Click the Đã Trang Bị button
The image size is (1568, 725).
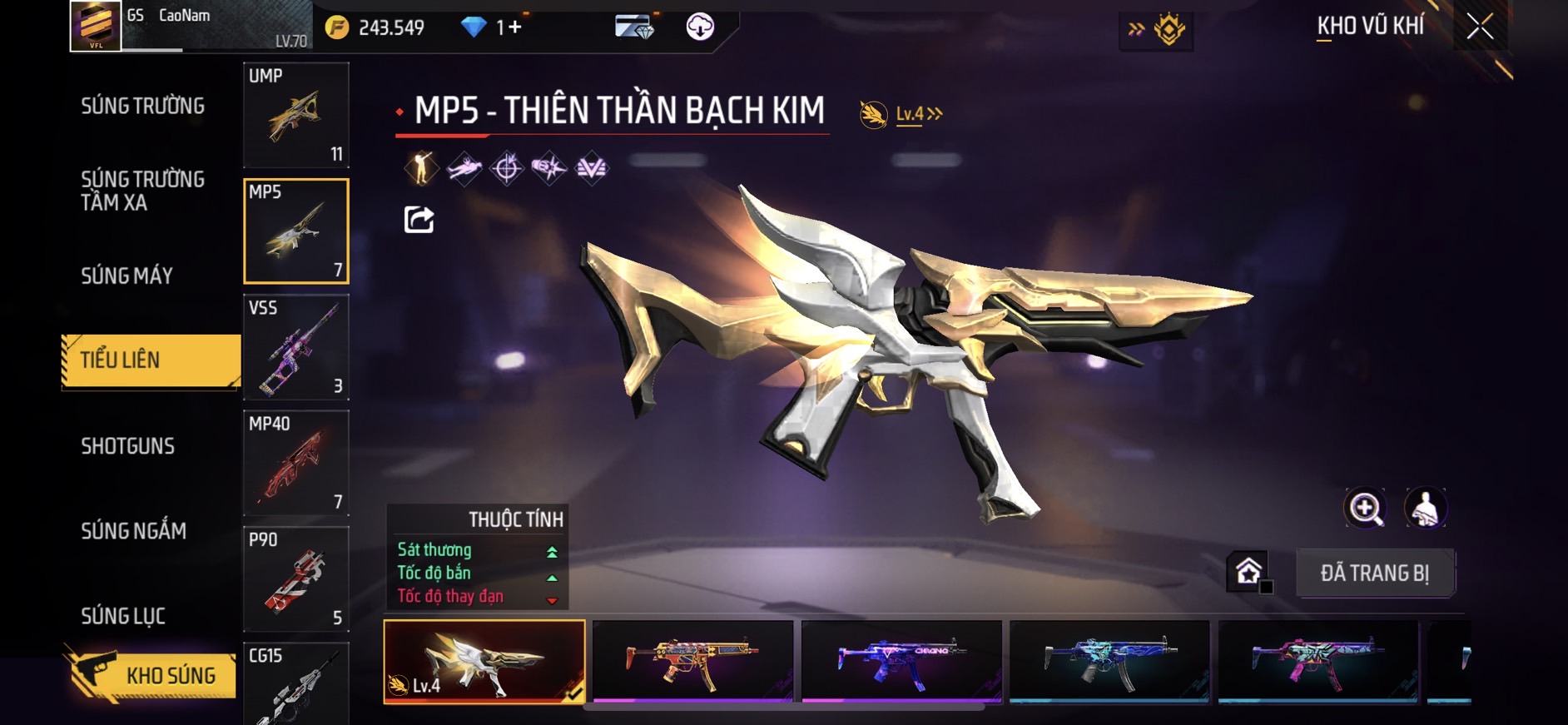coord(1374,573)
